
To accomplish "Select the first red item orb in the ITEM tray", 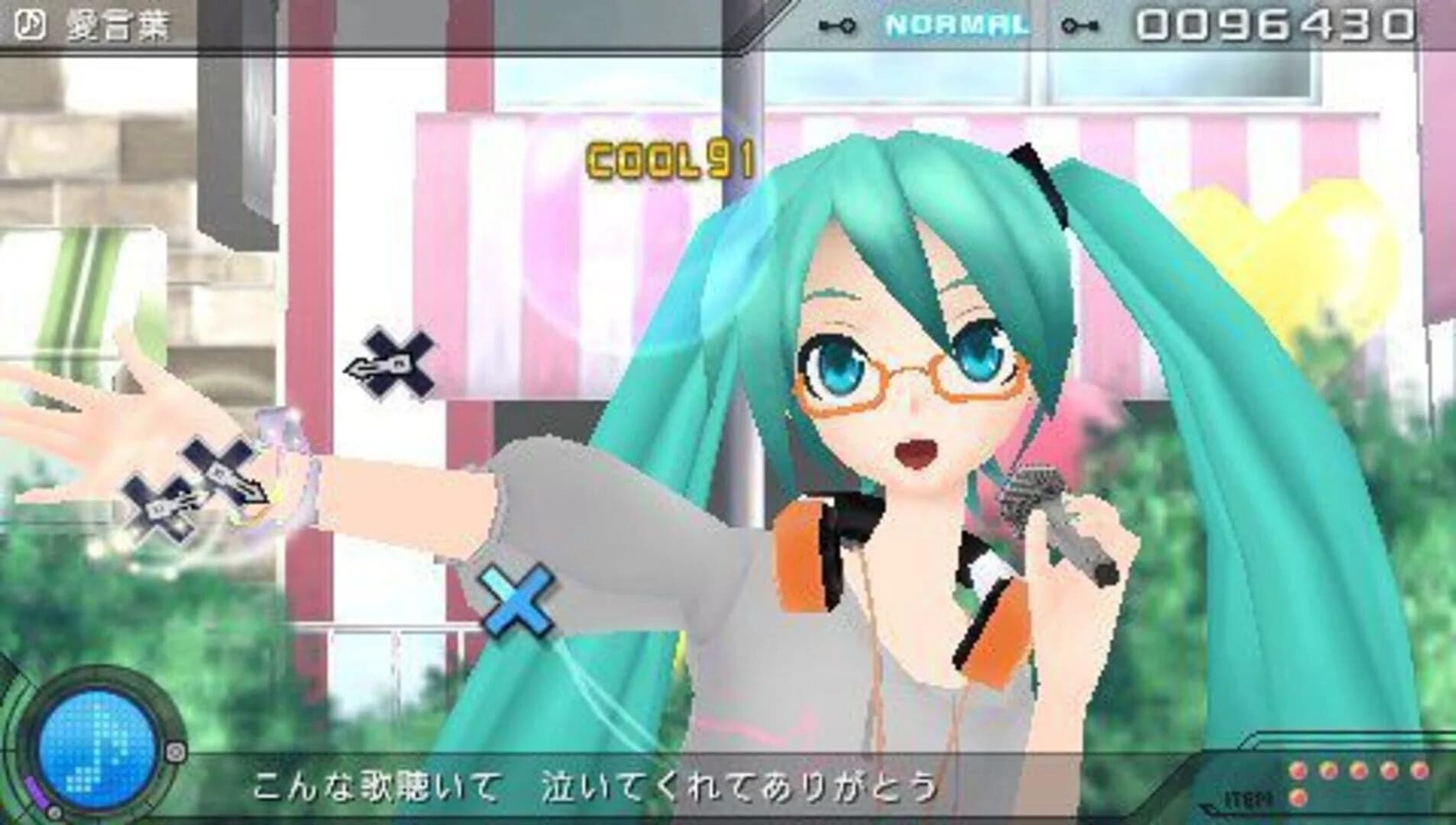I will tap(1299, 770).
